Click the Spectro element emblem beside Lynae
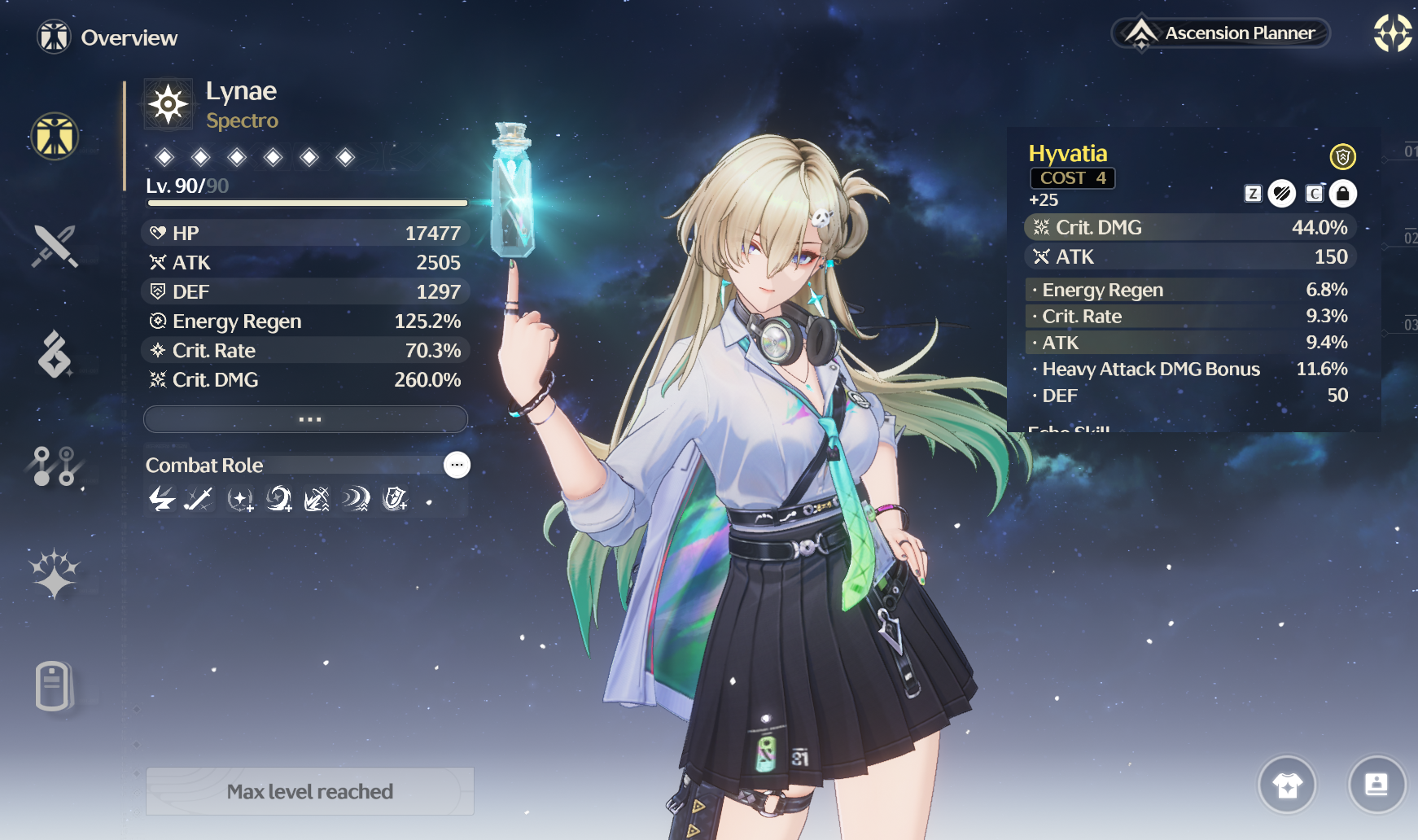 pos(168,104)
